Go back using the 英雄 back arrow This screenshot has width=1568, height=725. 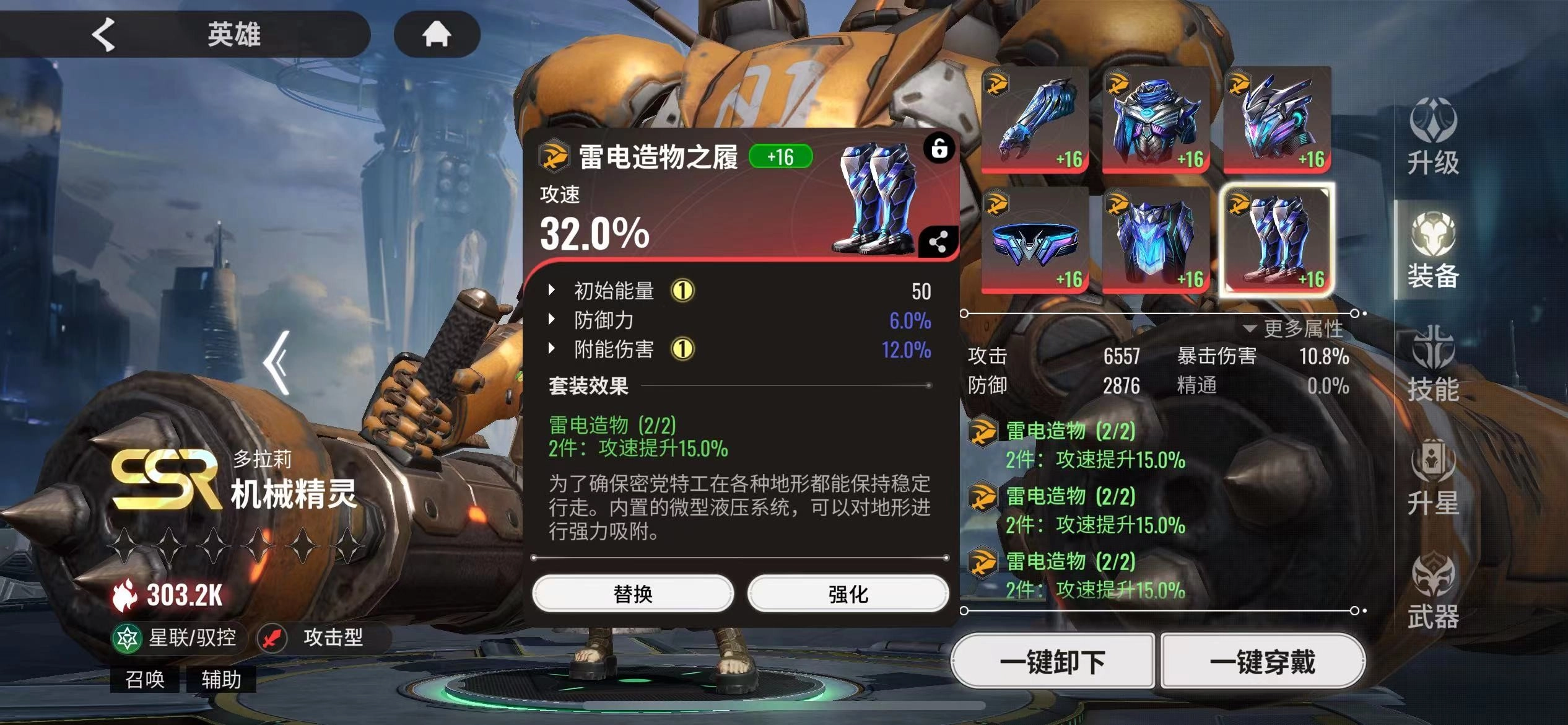(x=103, y=34)
